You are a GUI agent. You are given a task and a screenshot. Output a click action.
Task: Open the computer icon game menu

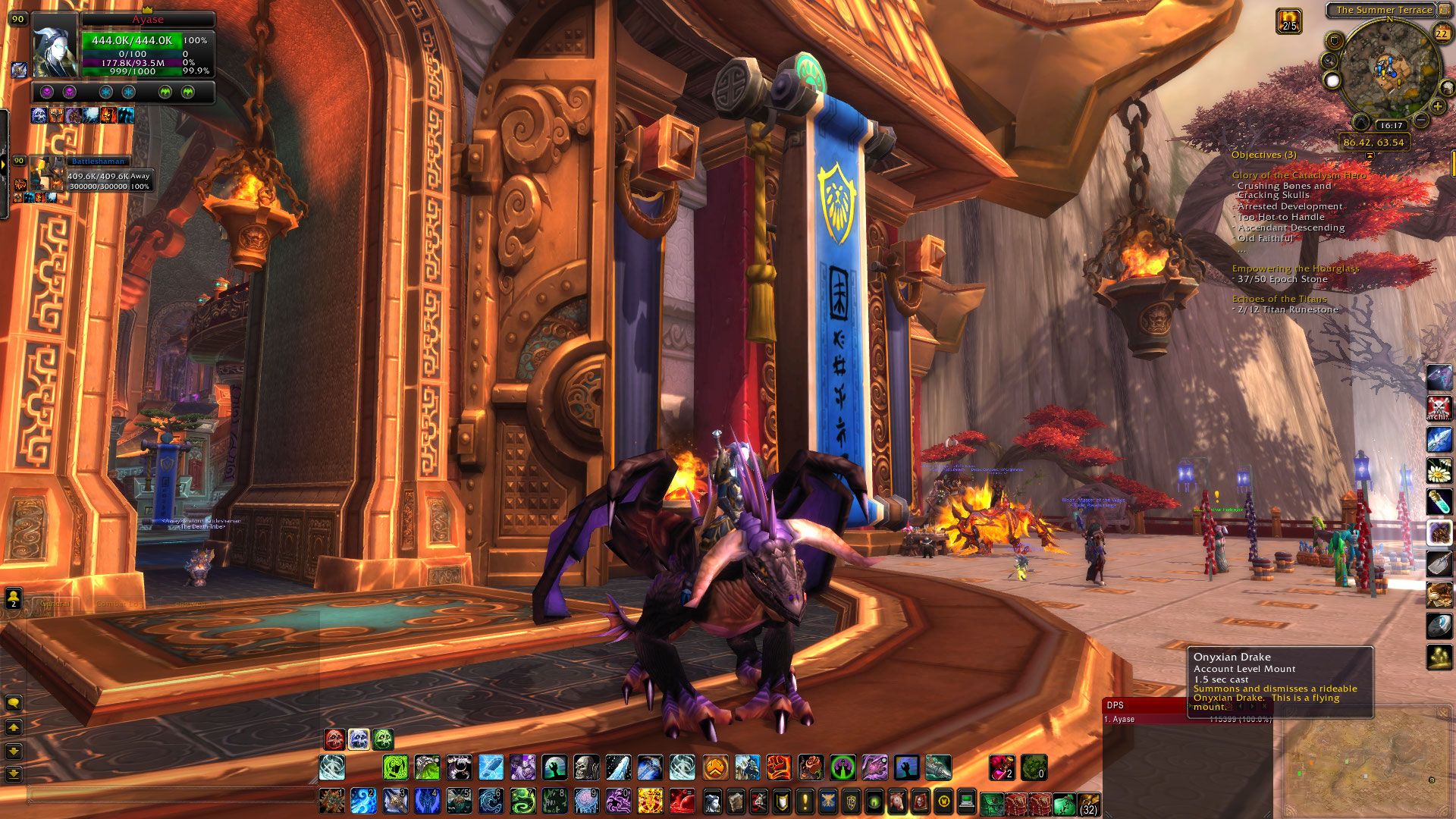967,801
